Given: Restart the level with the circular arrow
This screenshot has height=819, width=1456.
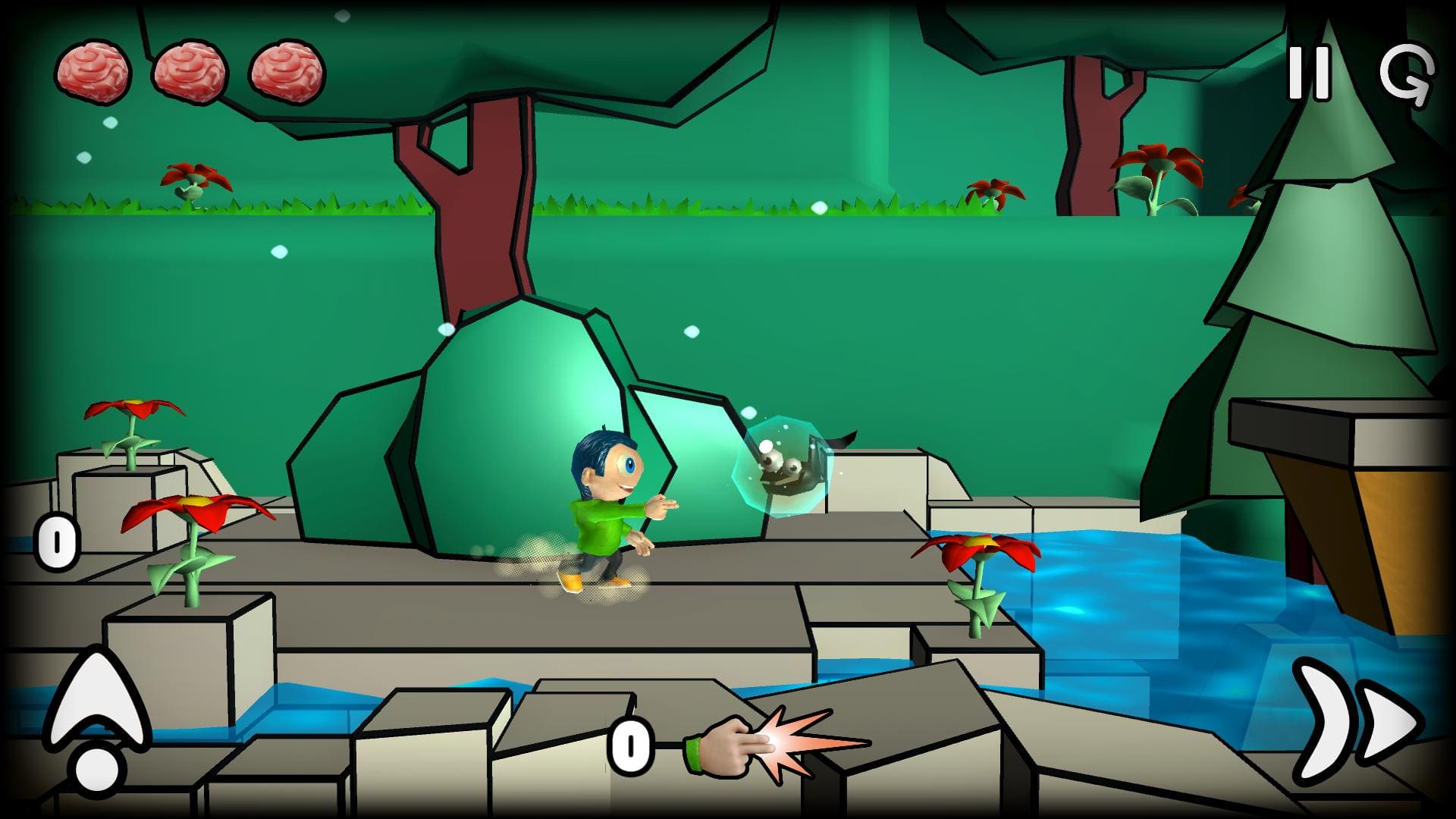Looking at the screenshot, I should point(1407,74).
